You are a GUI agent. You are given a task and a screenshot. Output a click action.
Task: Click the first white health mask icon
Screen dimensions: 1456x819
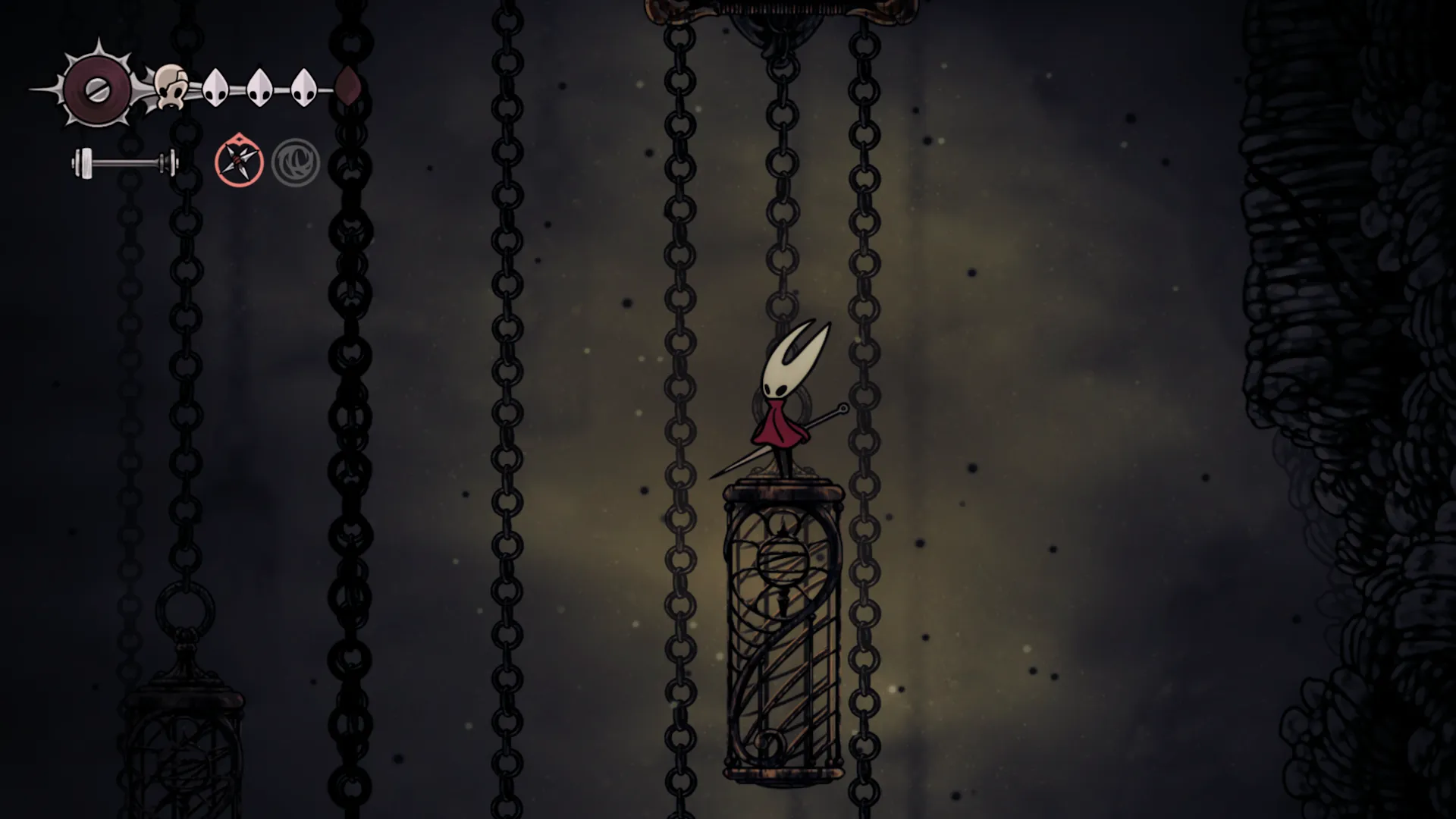point(215,86)
